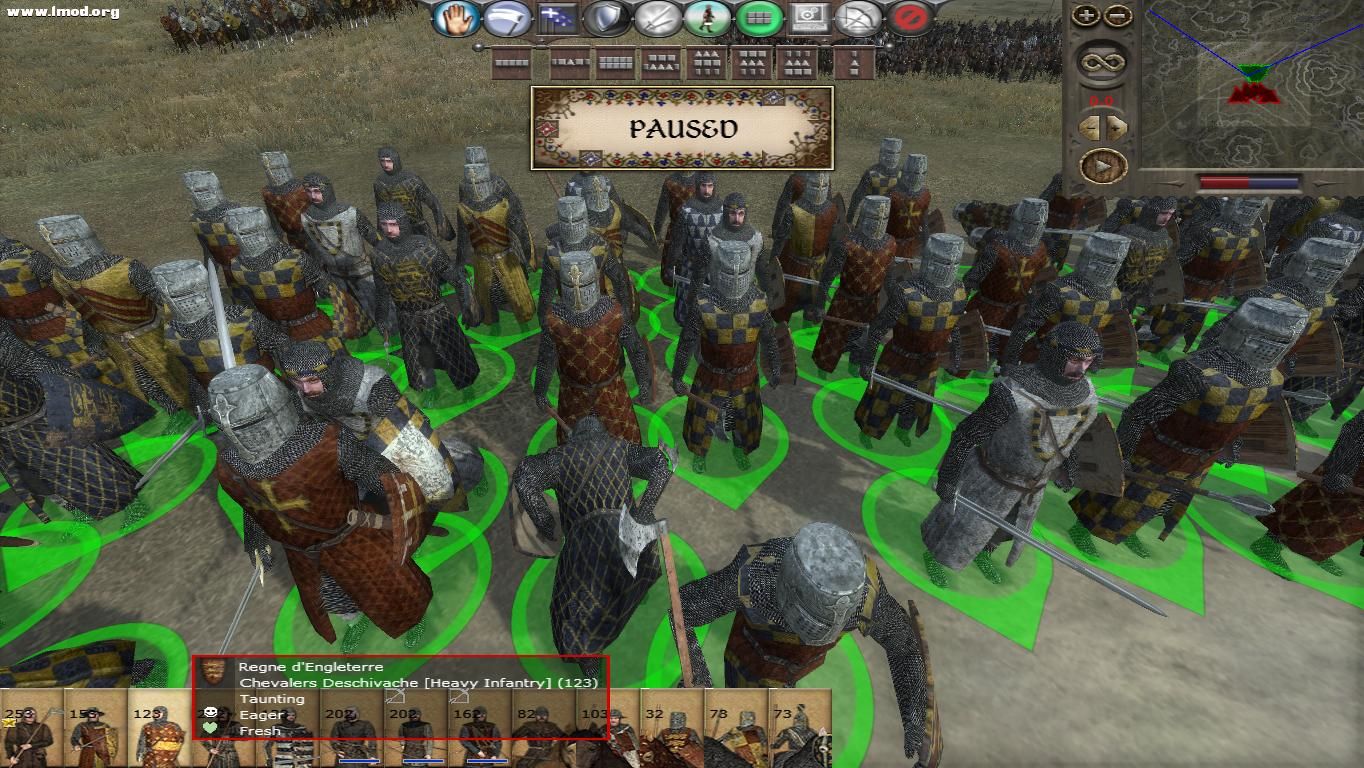Select the three-row block formation button

click(x=706, y=63)
